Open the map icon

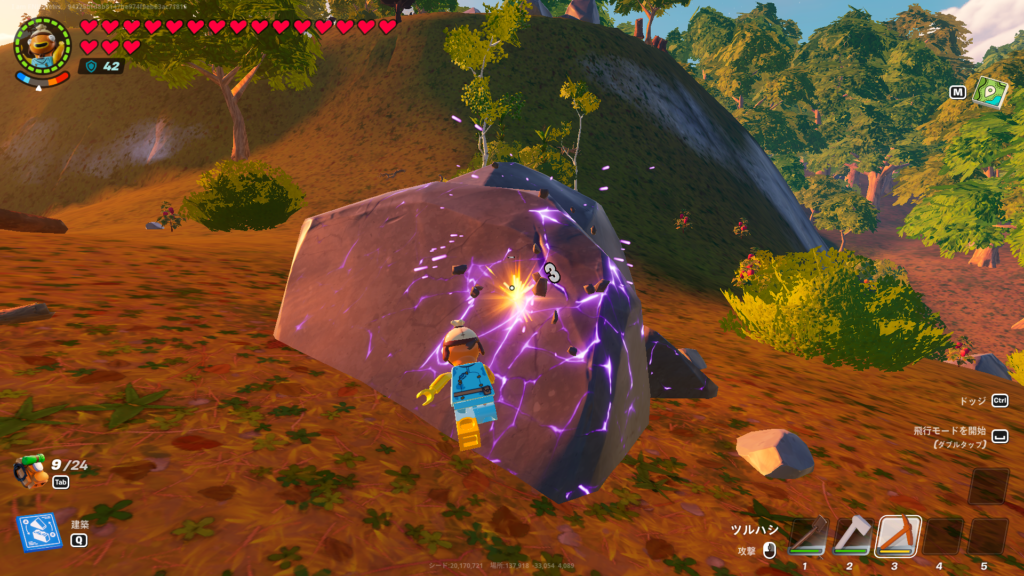(x=989, y=92)
